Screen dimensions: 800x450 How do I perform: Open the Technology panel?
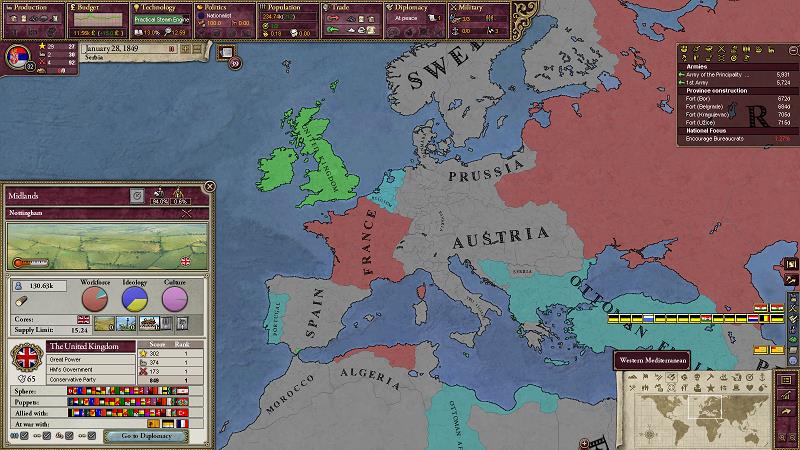pos(160,7)
